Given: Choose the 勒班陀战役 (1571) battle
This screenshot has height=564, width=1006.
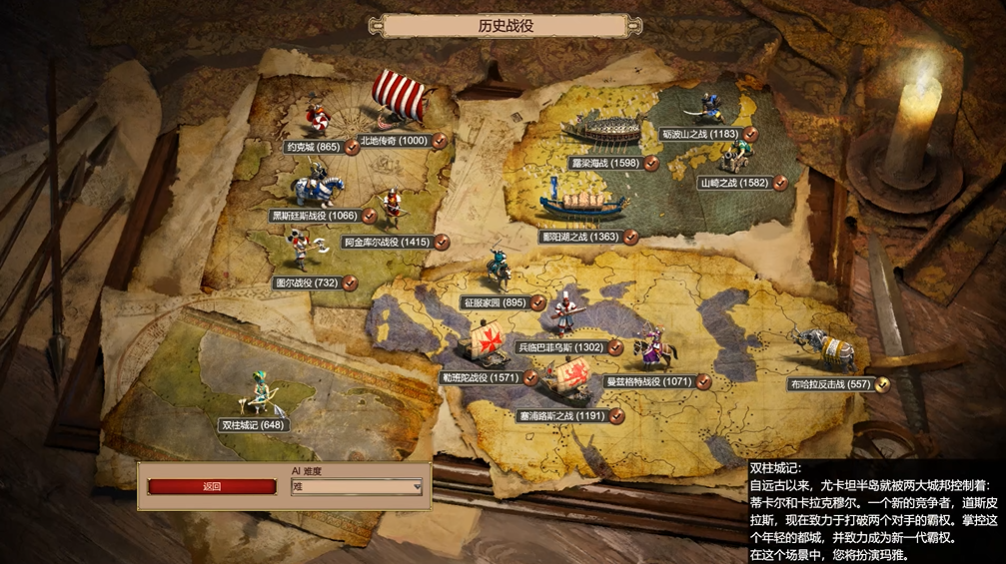Looking at the screenshot, I should click(x=480, y=377).
